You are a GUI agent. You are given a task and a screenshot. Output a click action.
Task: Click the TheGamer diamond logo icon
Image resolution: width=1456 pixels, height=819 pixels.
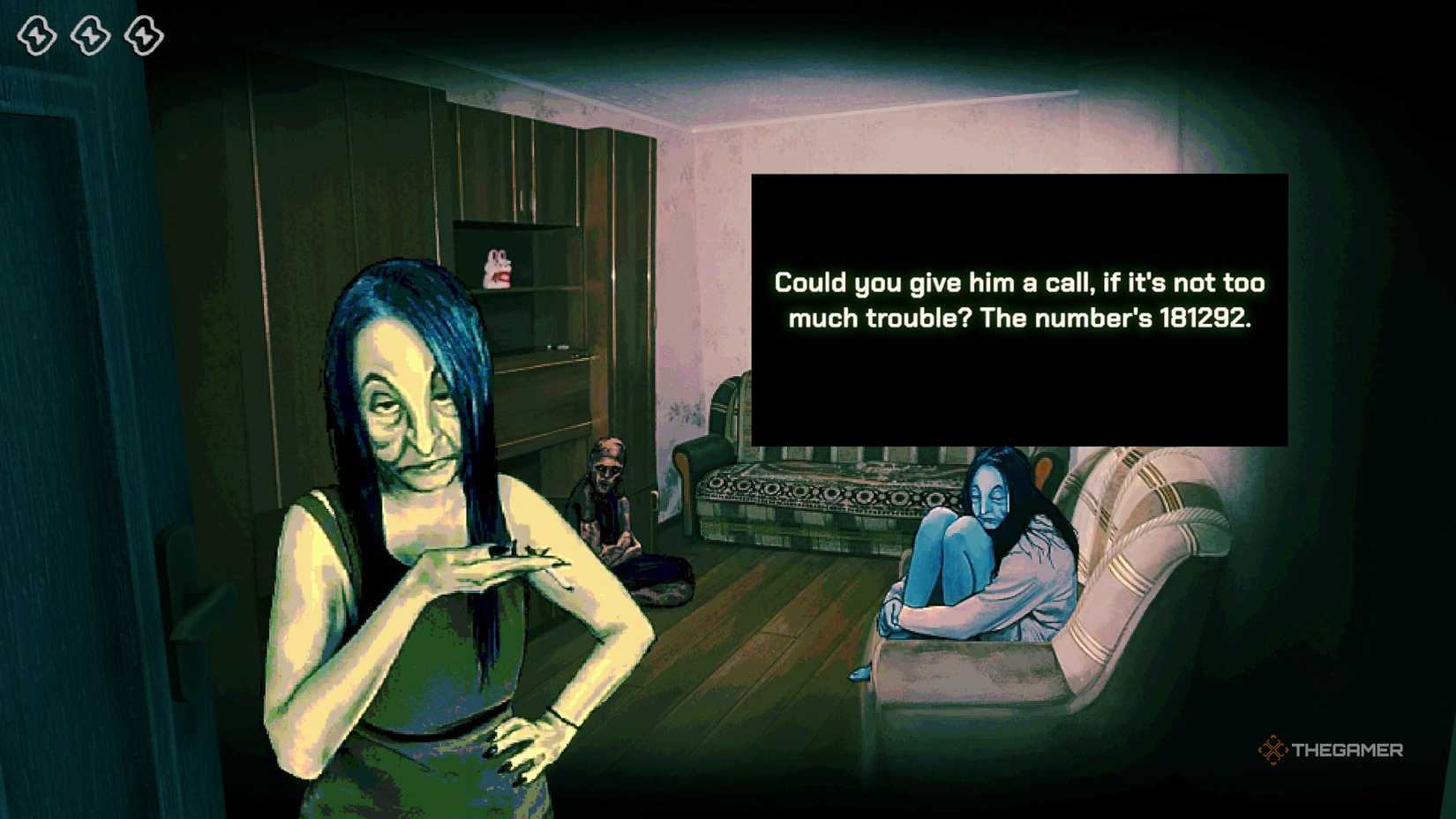[1274, 751]
